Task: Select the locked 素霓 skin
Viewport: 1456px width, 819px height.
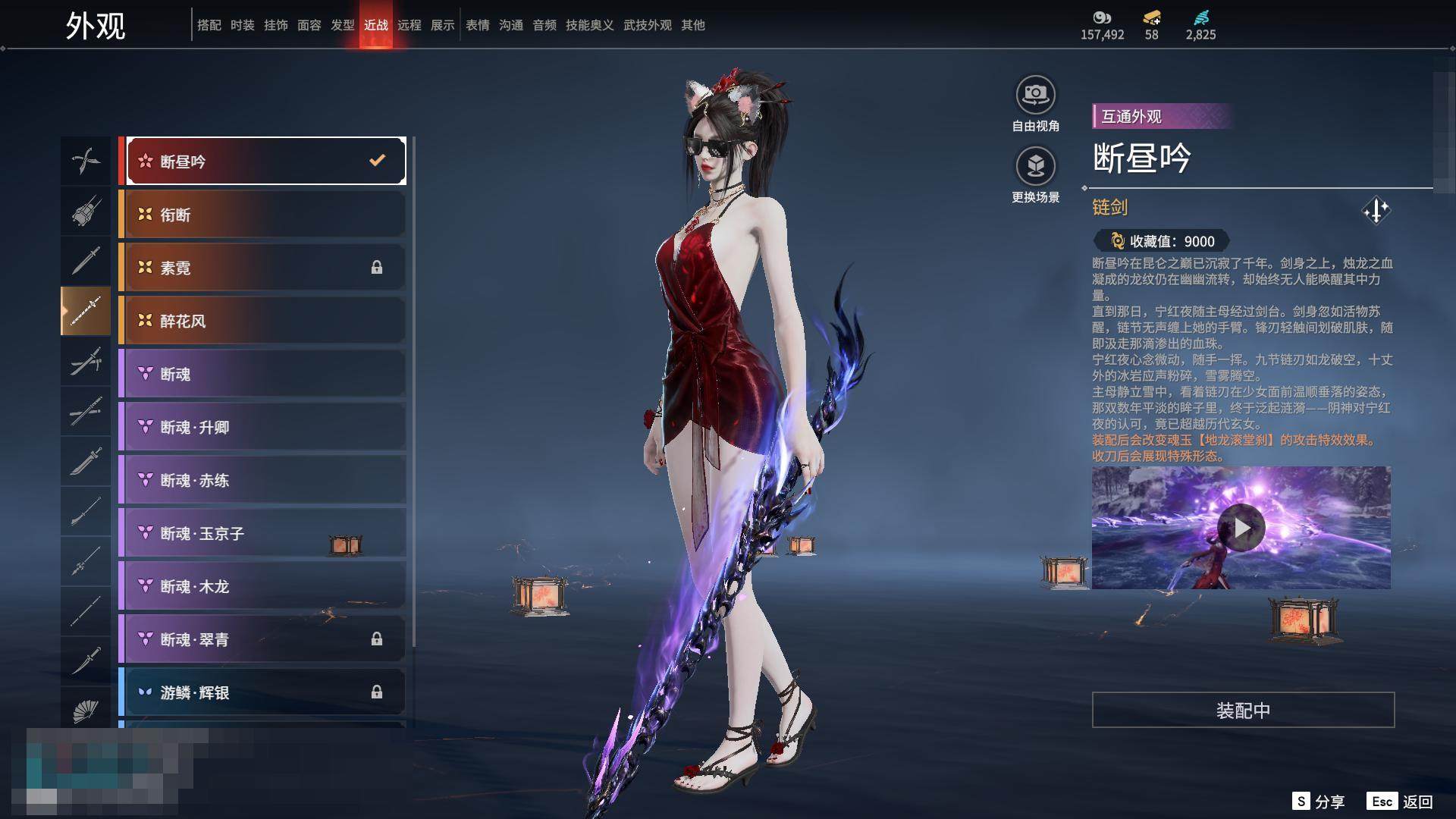Action: (262, 268)
